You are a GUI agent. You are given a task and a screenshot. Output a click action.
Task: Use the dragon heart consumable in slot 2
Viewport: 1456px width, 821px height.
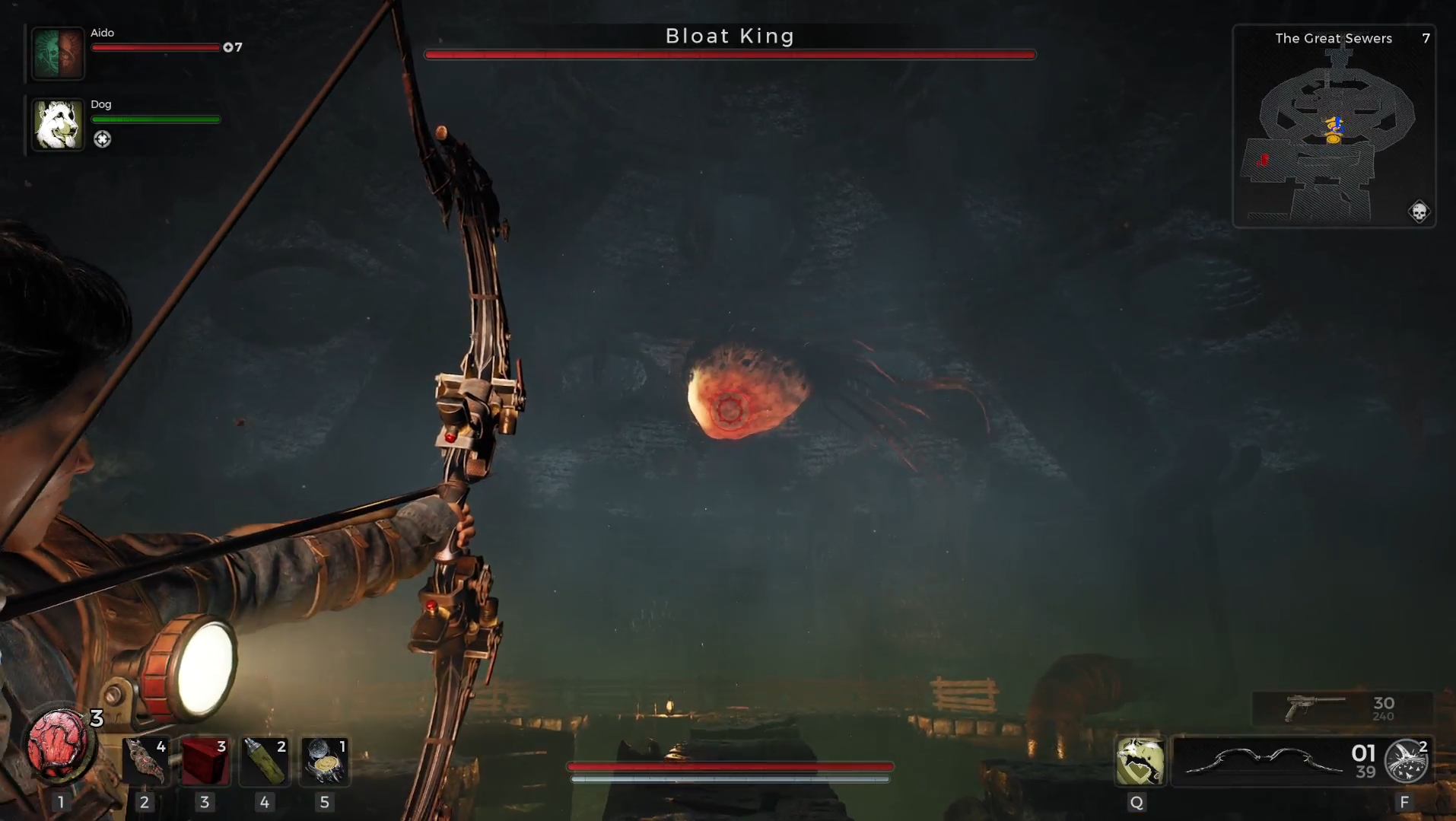click(x=145, y=762)
